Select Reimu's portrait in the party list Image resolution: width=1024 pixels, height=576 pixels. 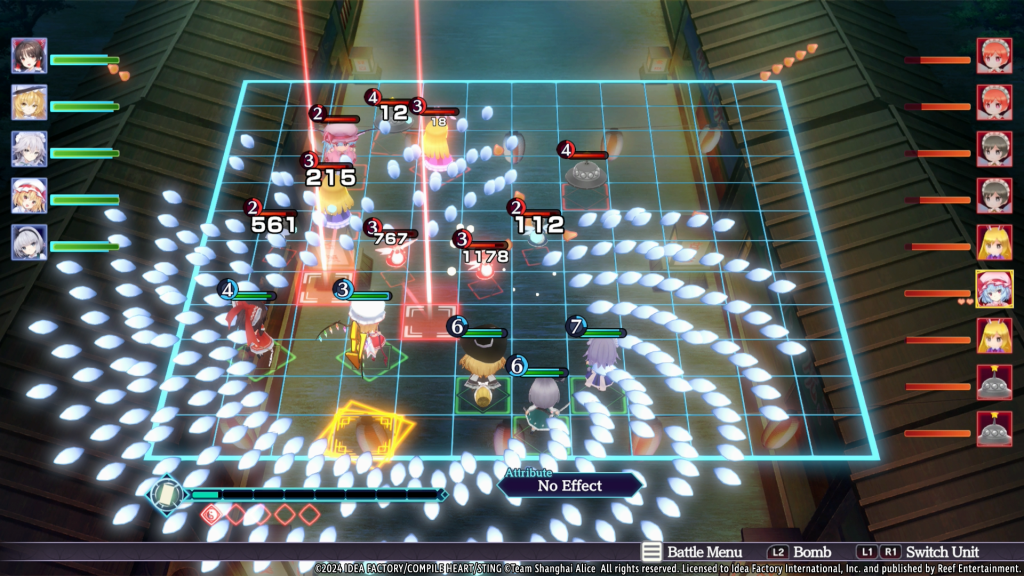[29, 56]
